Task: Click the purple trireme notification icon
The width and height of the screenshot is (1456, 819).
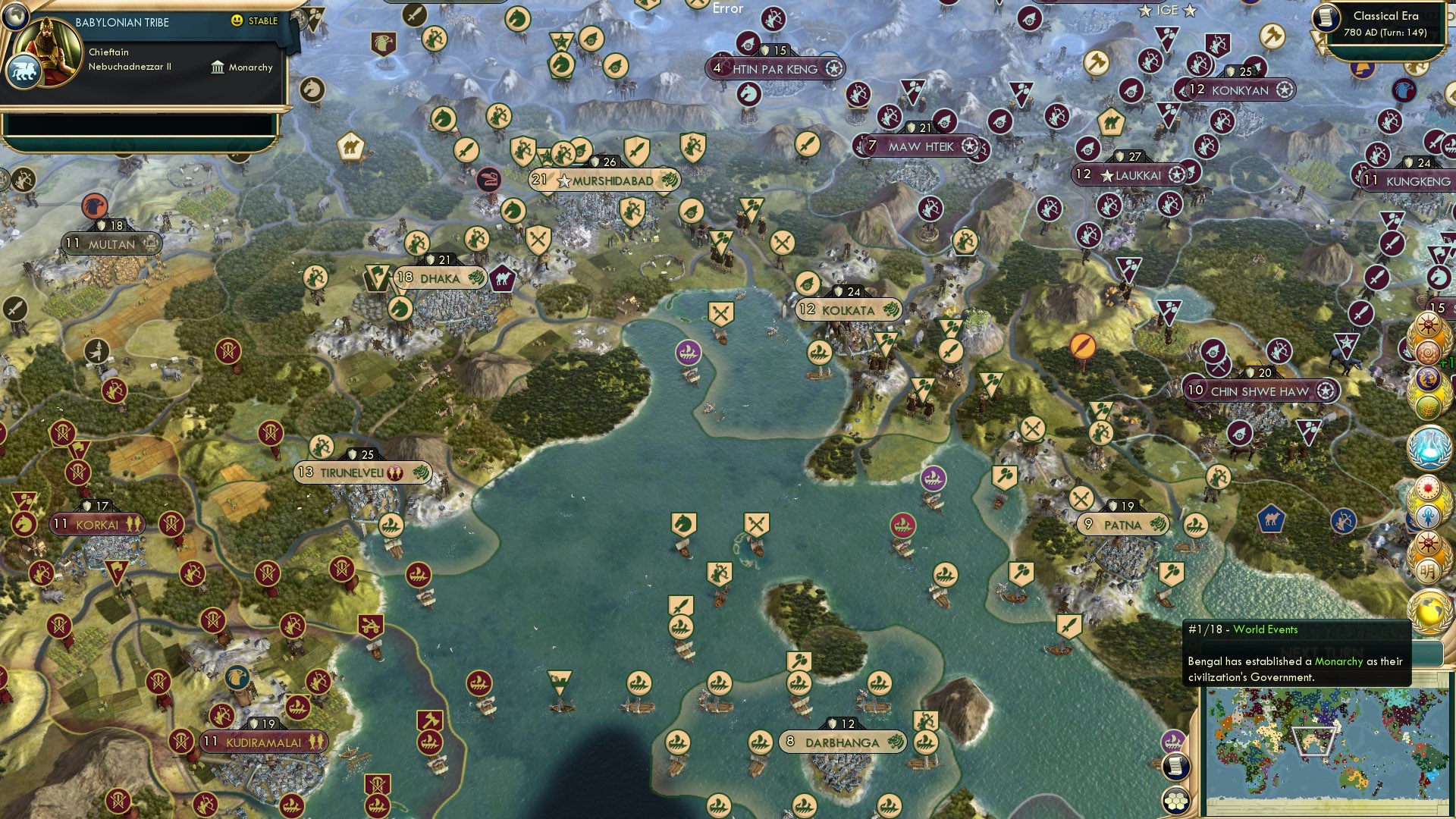Action: [x=1173, y=741]
